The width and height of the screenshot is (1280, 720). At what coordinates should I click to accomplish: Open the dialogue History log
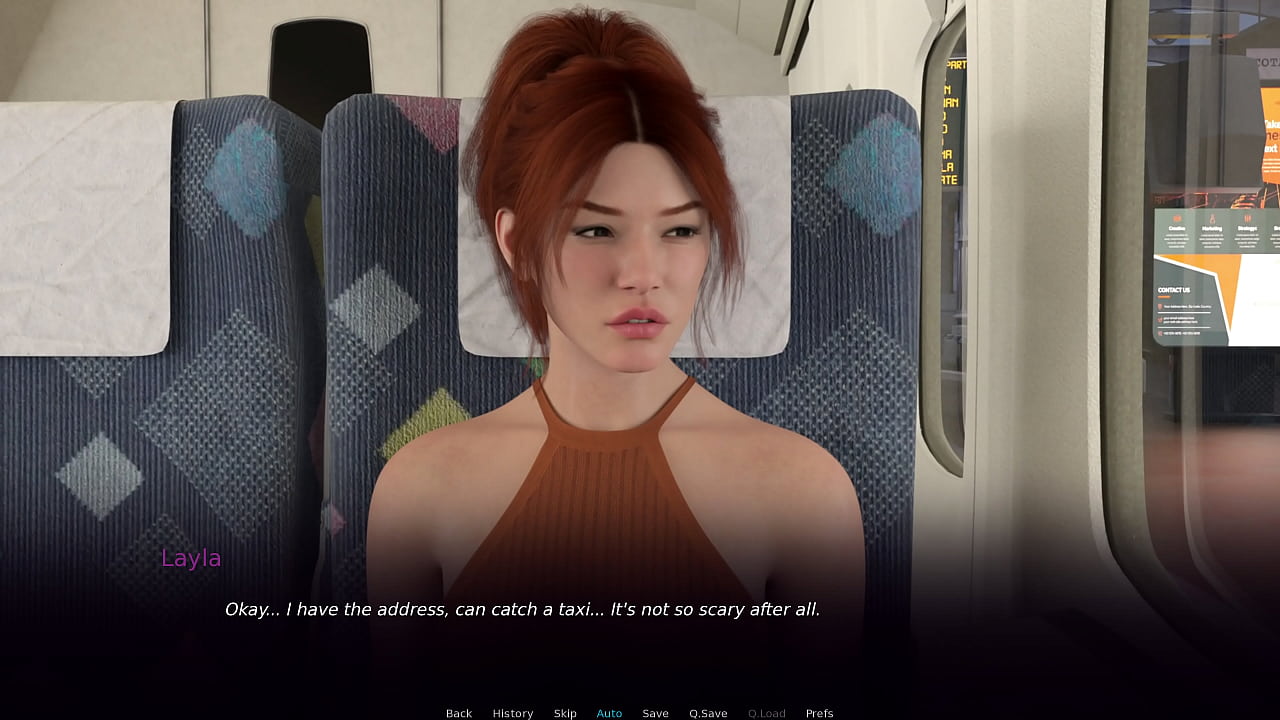point(512,713)
